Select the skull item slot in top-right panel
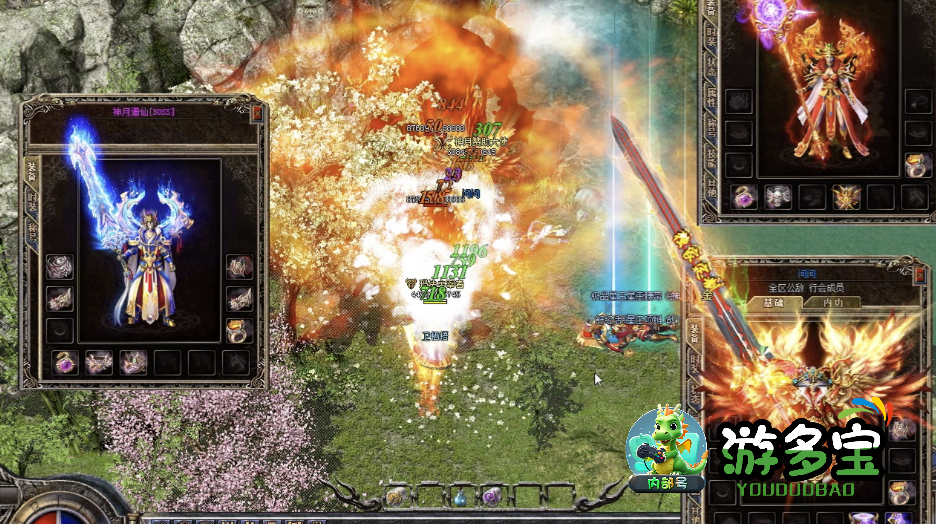This screenshot has height=524, width=936. click(x=778, y=197)
